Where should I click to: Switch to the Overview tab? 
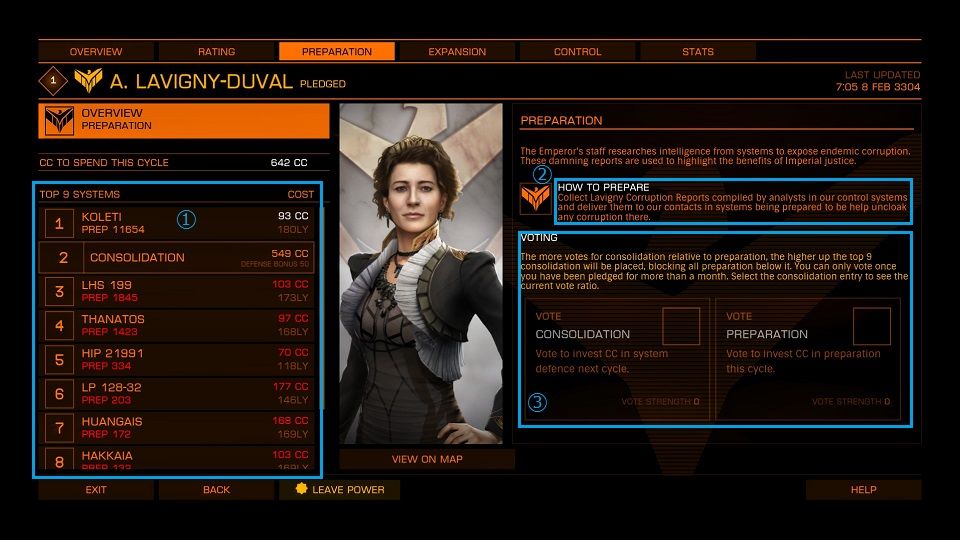pos(96,51)
